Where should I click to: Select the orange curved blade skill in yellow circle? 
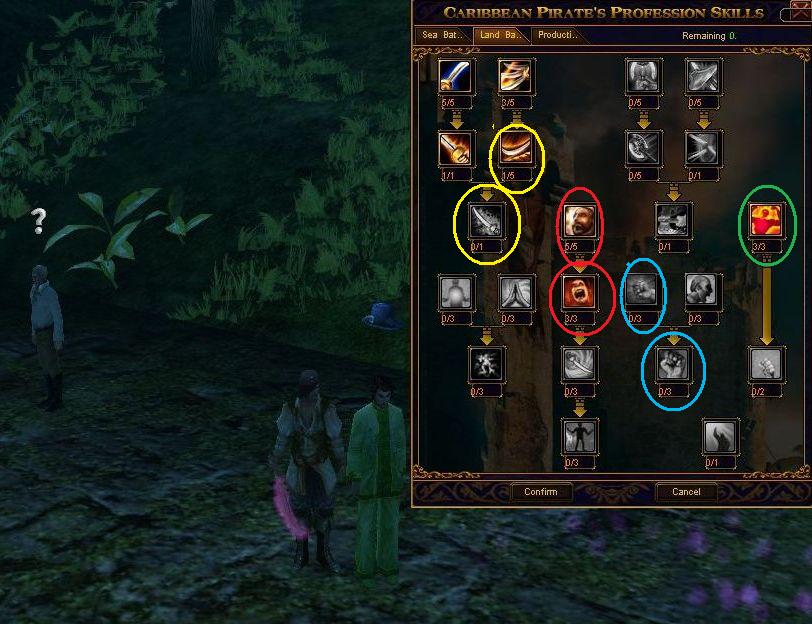click(x=515, y=148)
